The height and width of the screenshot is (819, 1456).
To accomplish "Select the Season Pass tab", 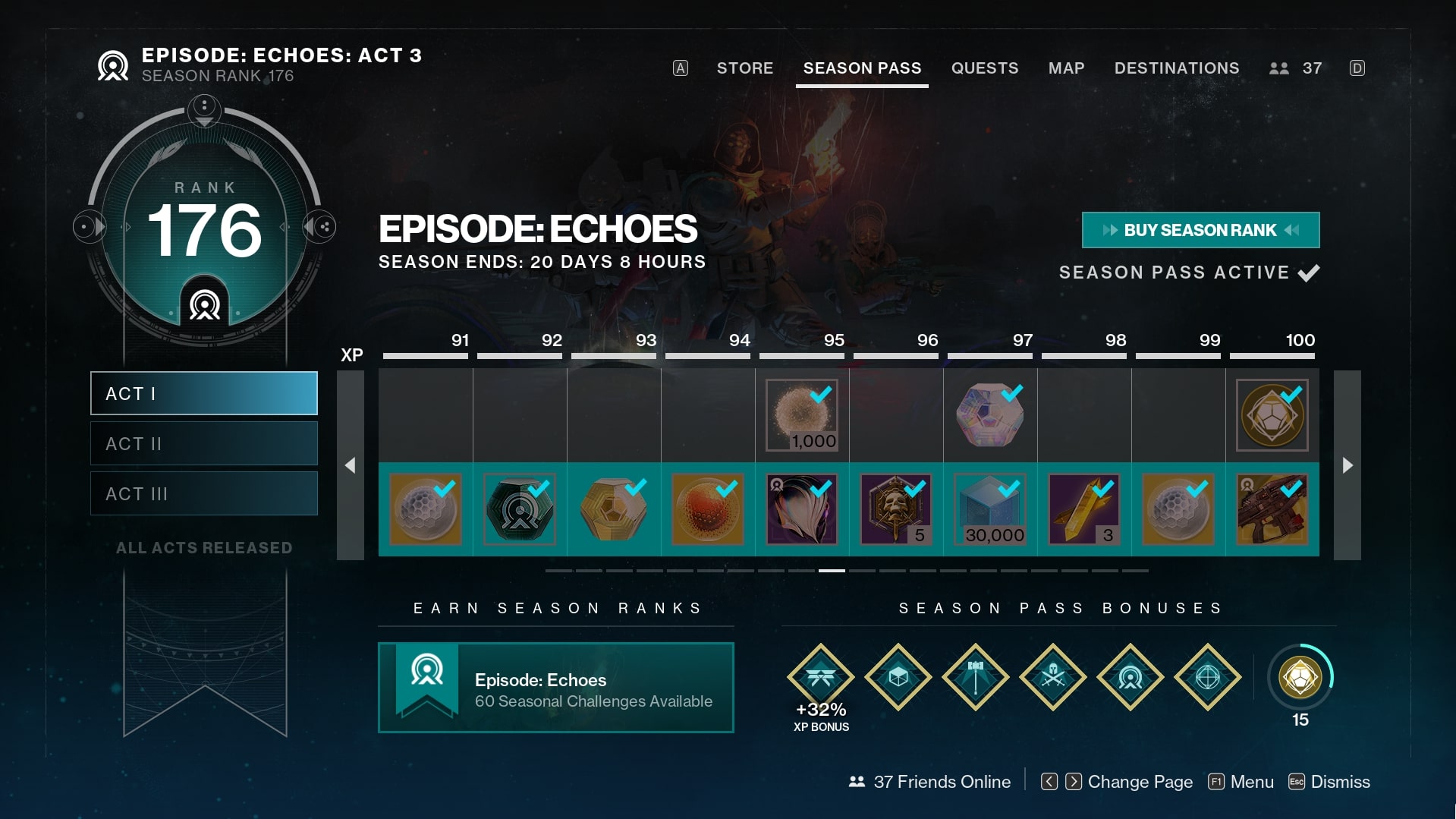I will point(862,68).
